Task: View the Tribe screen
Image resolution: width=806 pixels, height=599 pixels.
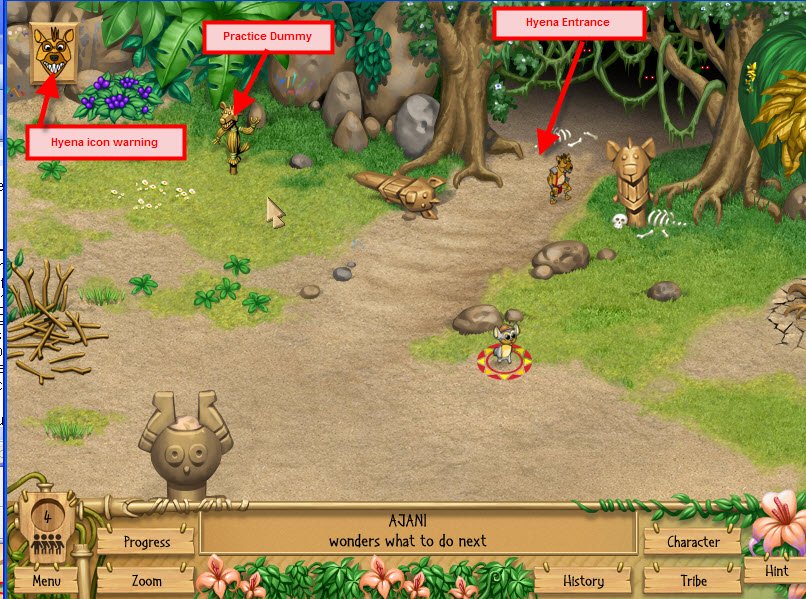Action: pos(693,580)
